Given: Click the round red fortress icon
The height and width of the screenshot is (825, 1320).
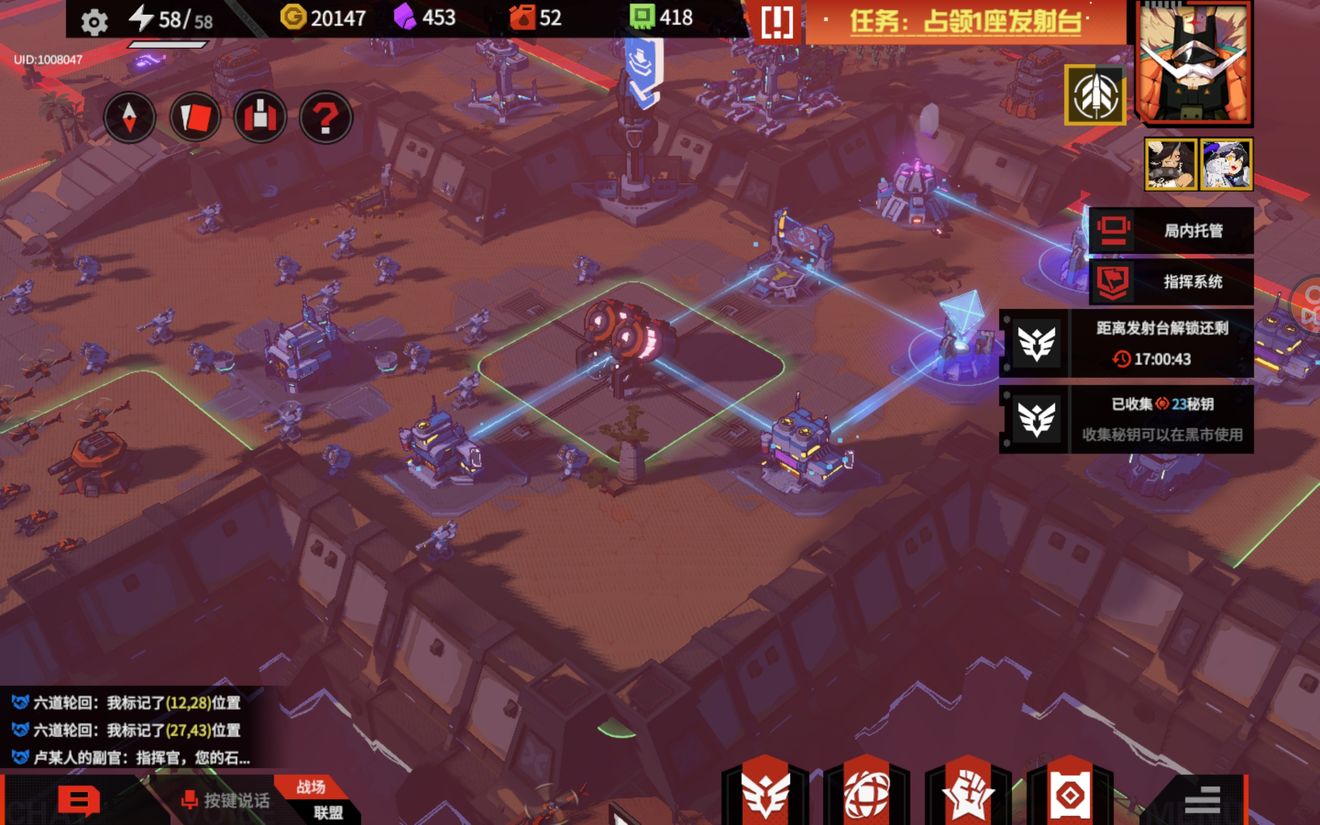Looking at the screenshot, I should tap(260, 118).
